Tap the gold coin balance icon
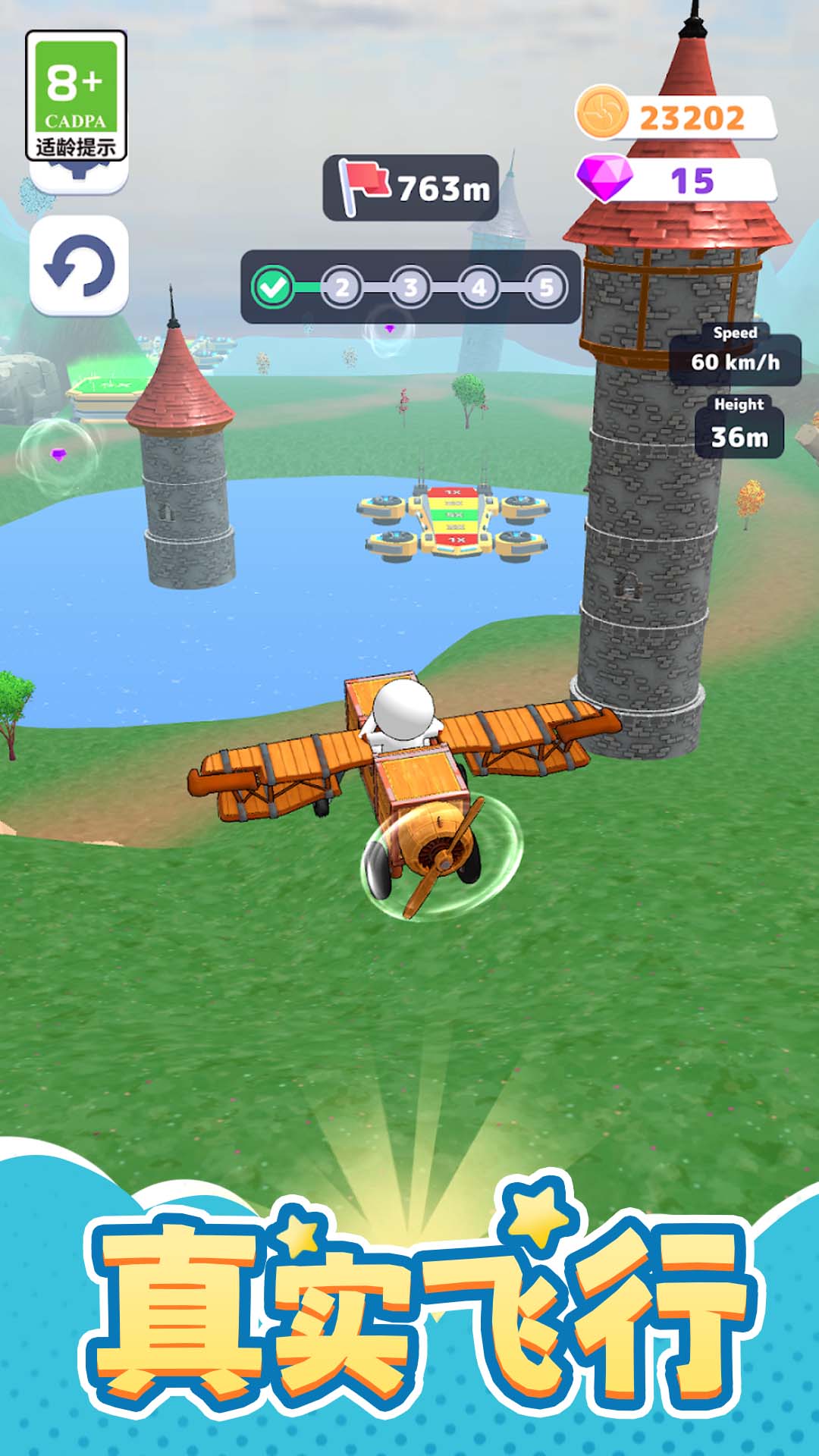The image size is (819, 1456). pos(601,114)
